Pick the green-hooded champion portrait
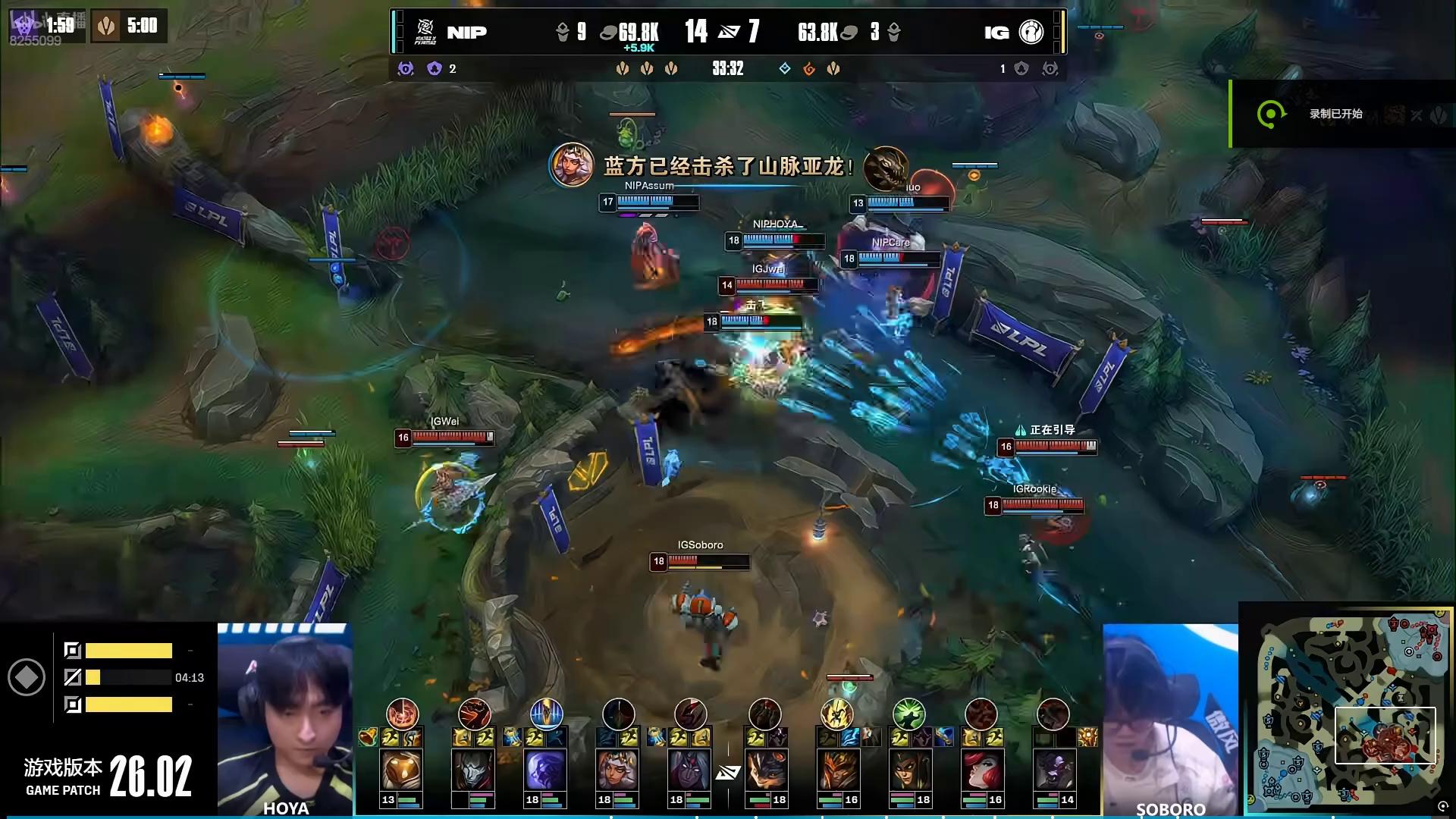 [908, 770]
